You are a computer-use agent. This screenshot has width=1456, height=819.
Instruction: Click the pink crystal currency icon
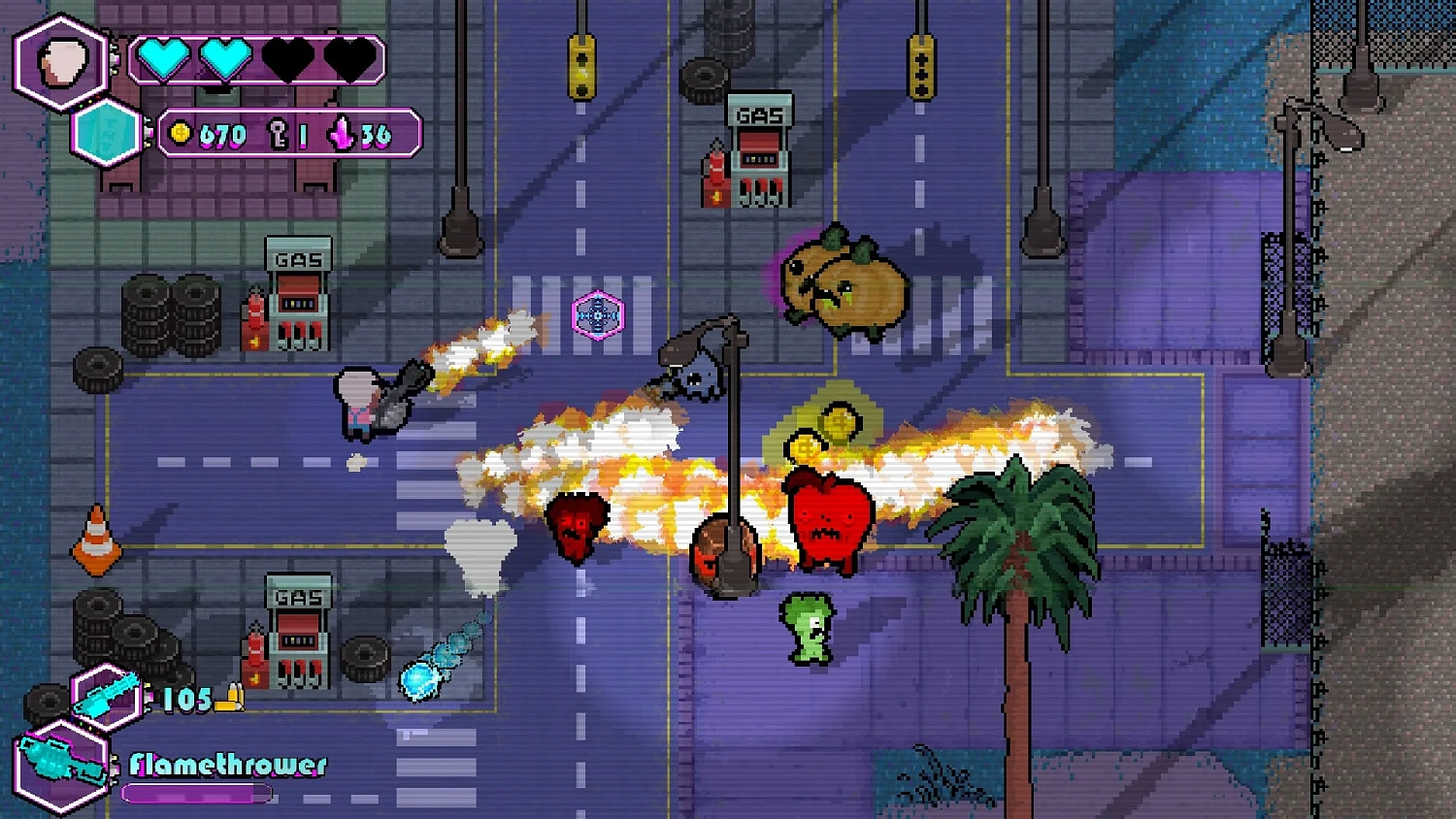(340, 135)
